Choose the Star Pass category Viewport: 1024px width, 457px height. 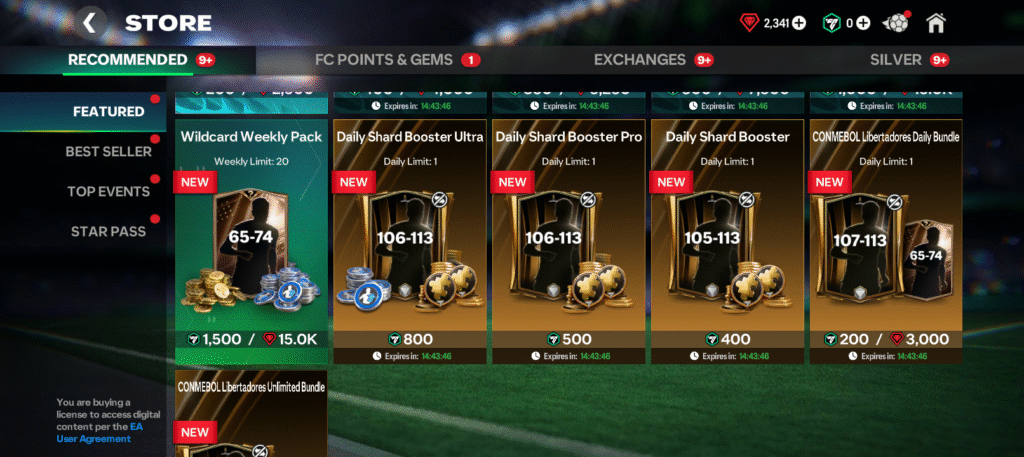pos(108,232)
